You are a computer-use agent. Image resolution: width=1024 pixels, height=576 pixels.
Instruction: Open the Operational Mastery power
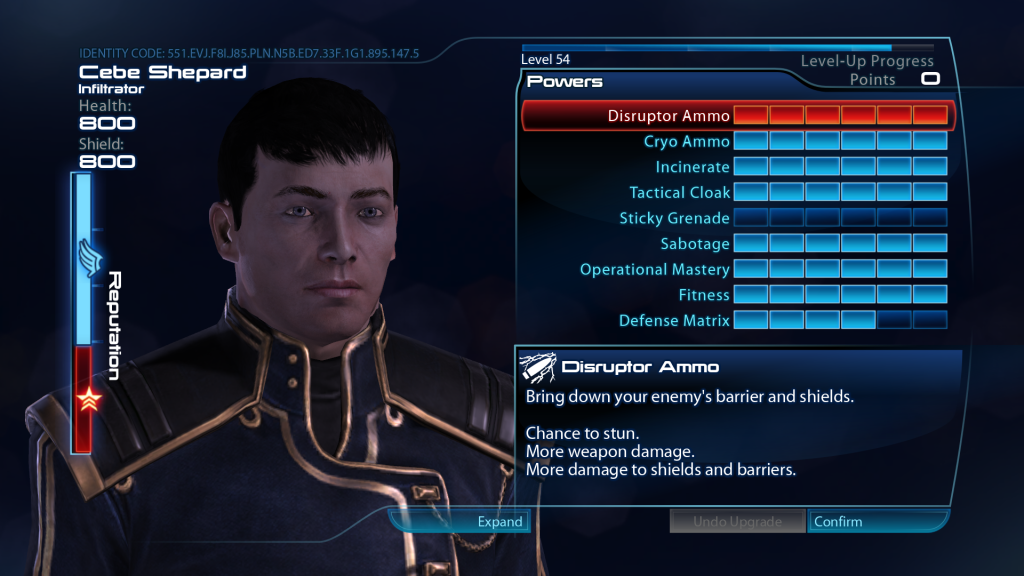[x=654, y=269]
